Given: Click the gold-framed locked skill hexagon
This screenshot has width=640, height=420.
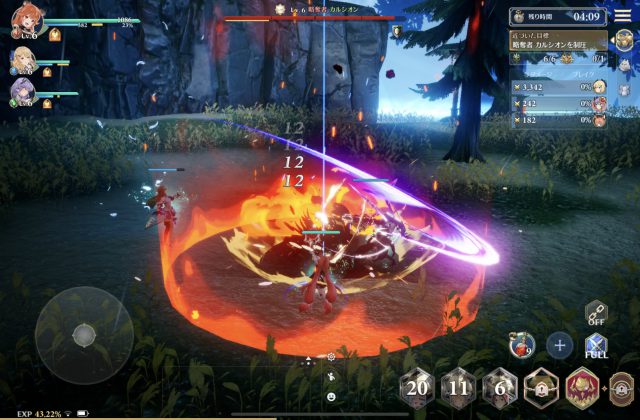Looking at the screenshot, I should coord(541,388).
